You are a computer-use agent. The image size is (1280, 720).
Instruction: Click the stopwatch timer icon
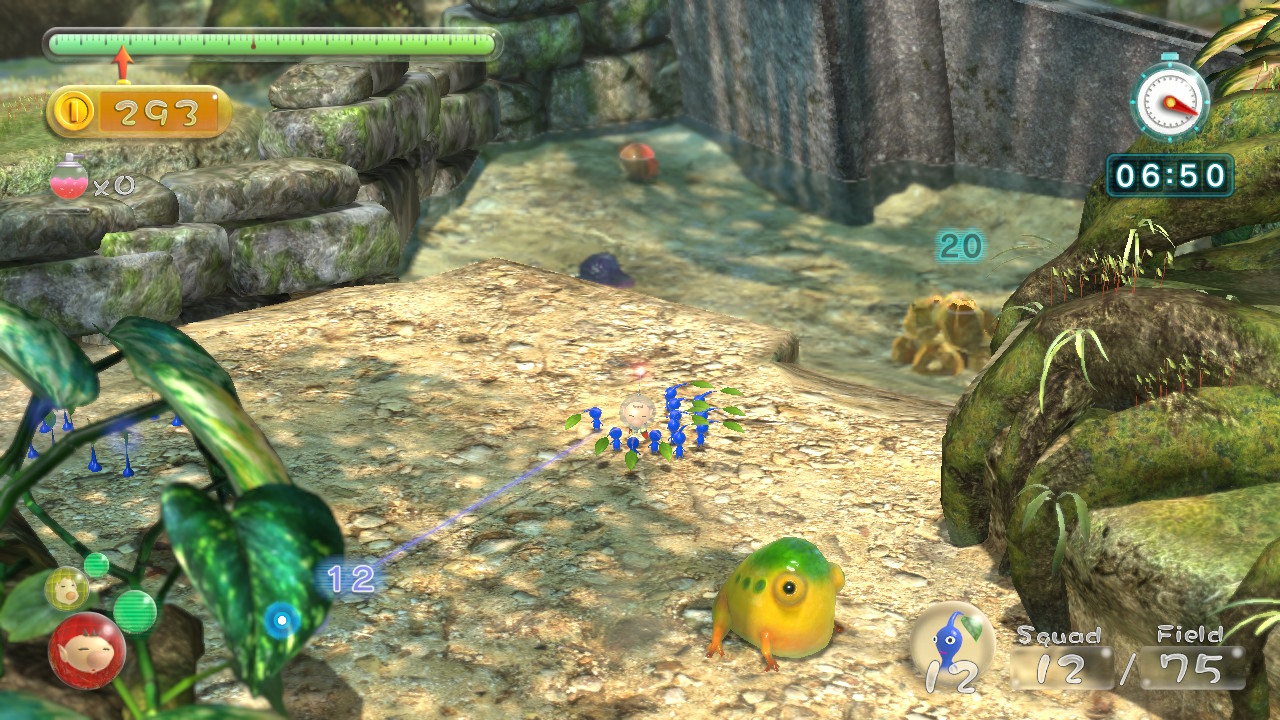(1170, 99)
